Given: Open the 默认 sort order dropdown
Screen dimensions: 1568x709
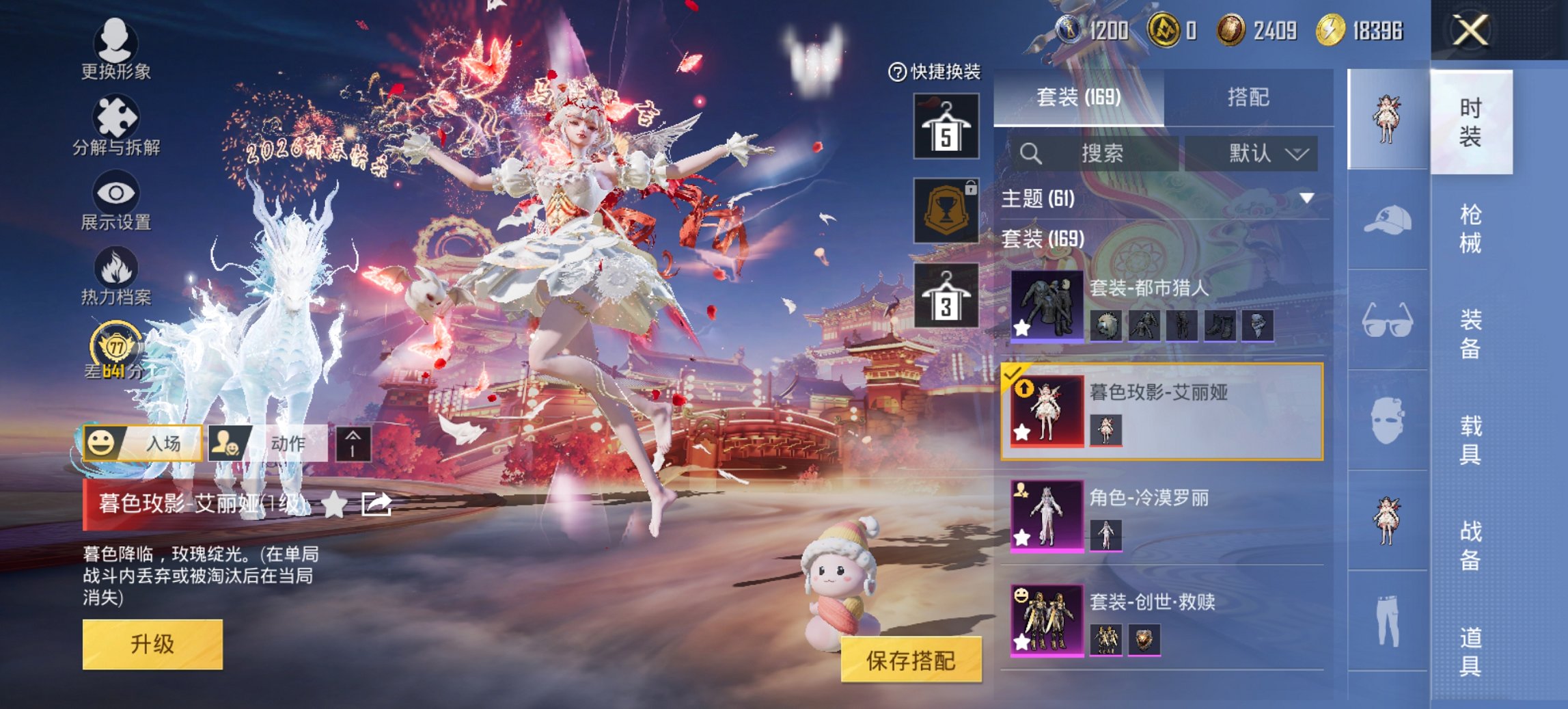Looking at the screenshot, I should coord(1259,153).
